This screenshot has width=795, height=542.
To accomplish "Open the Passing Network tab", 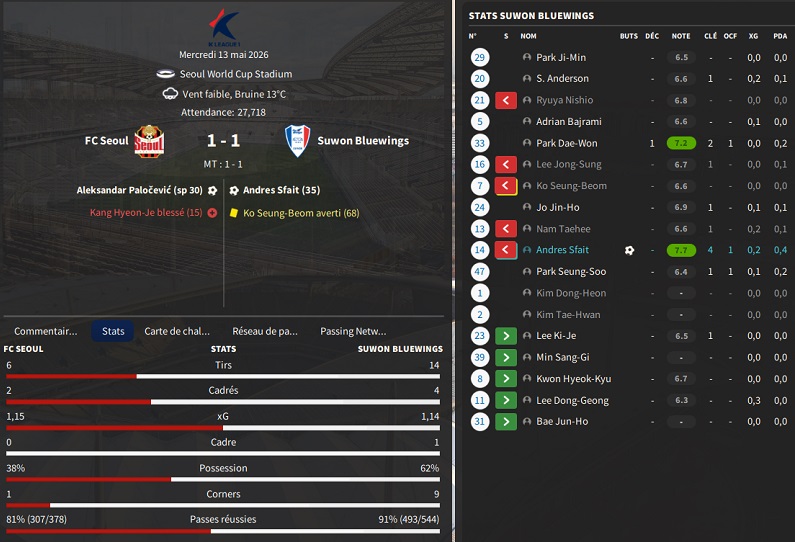I will point(353,331).
